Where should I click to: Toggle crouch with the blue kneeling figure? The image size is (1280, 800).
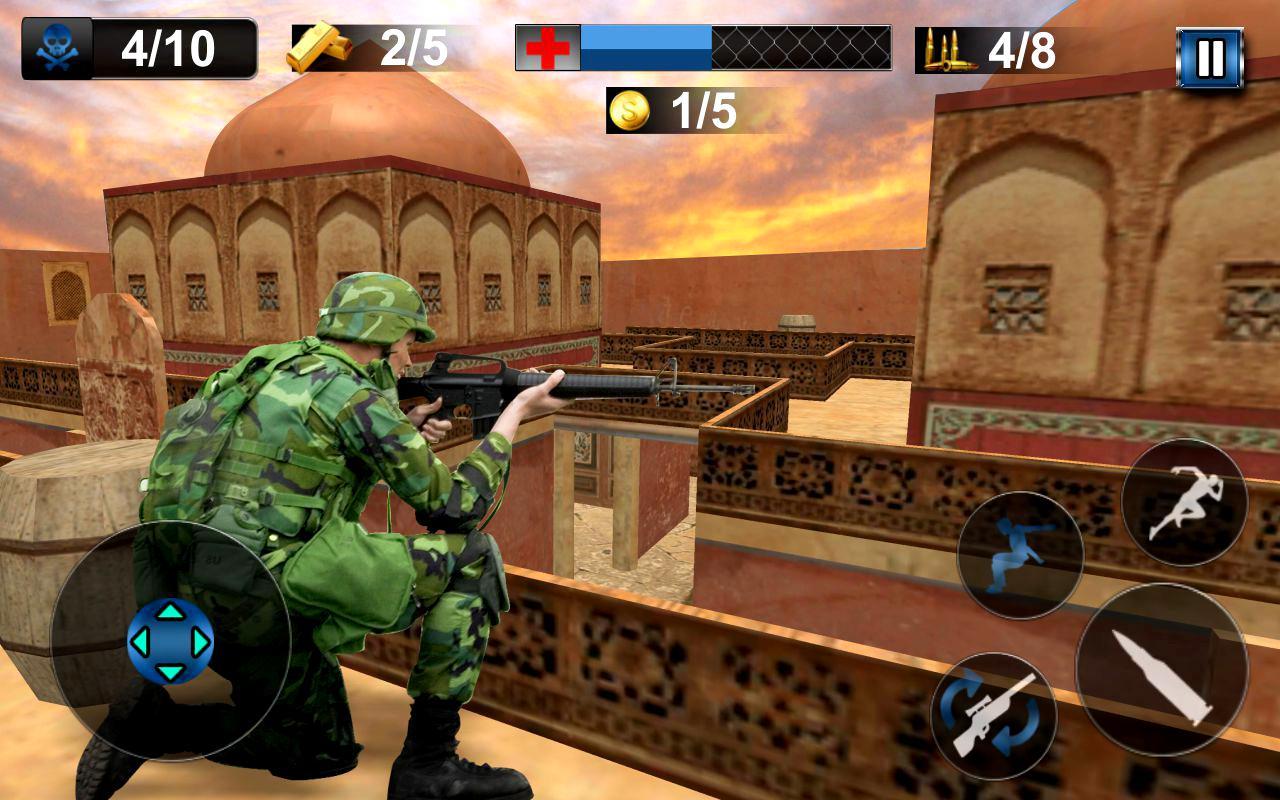click(x=1020, y=555)
